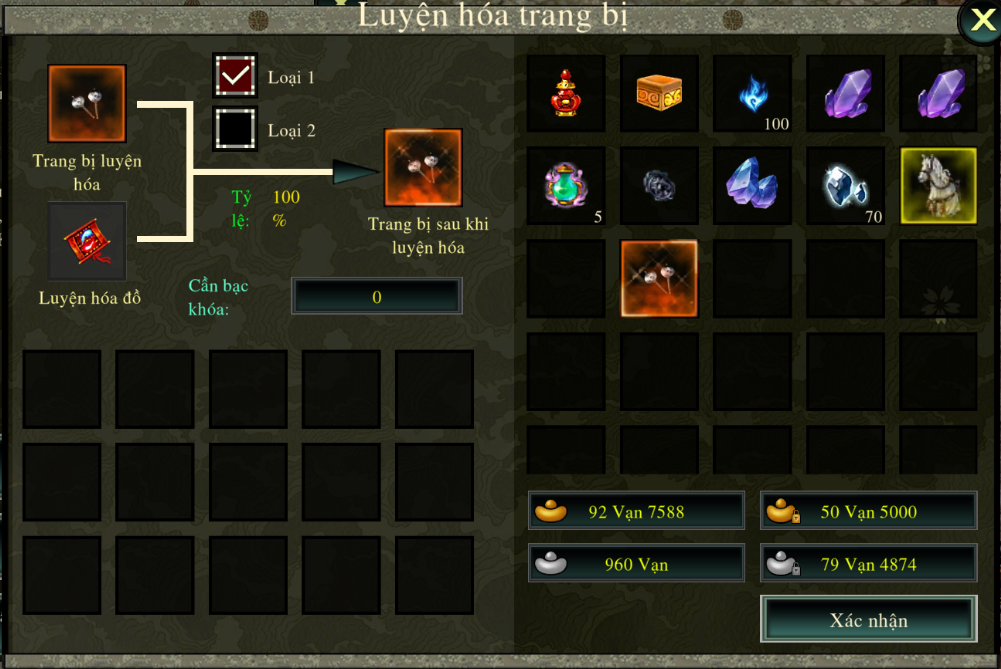Select the dark ore lump item

click(x=659, y=186)
